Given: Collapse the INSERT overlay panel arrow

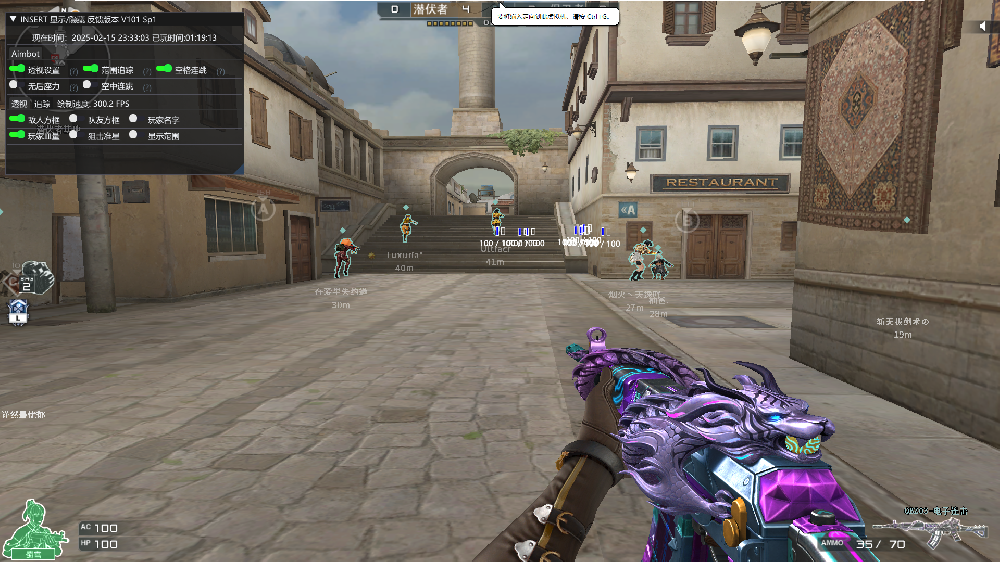Looking at the screenshot, I should (12, 19).
